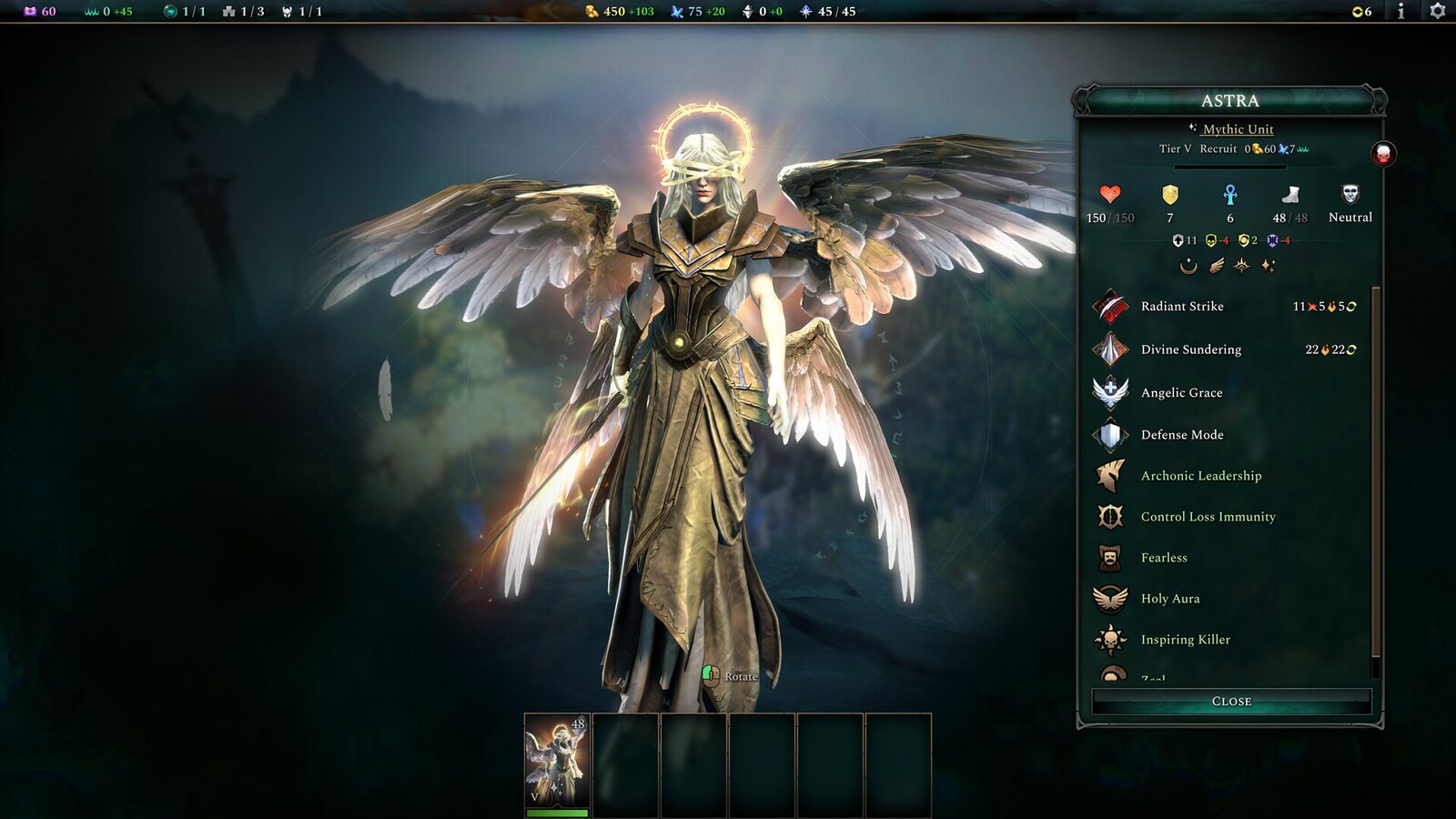Toggle the wing affinity icon under unit stats
The width and height of the screenshot is (1456, 819).
[1216, 267]
